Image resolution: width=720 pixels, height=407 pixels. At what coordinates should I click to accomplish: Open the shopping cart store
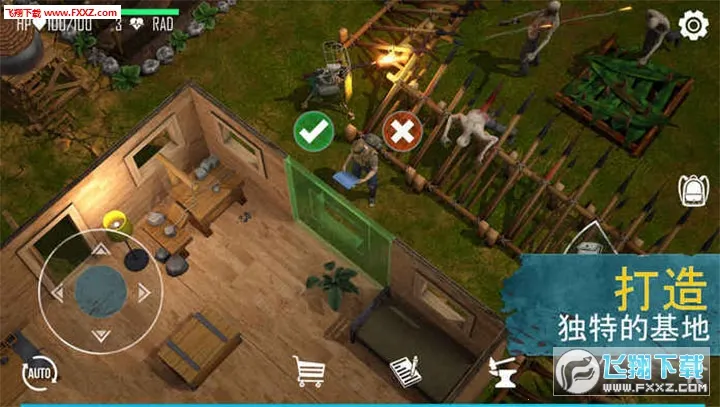point(311,371)
